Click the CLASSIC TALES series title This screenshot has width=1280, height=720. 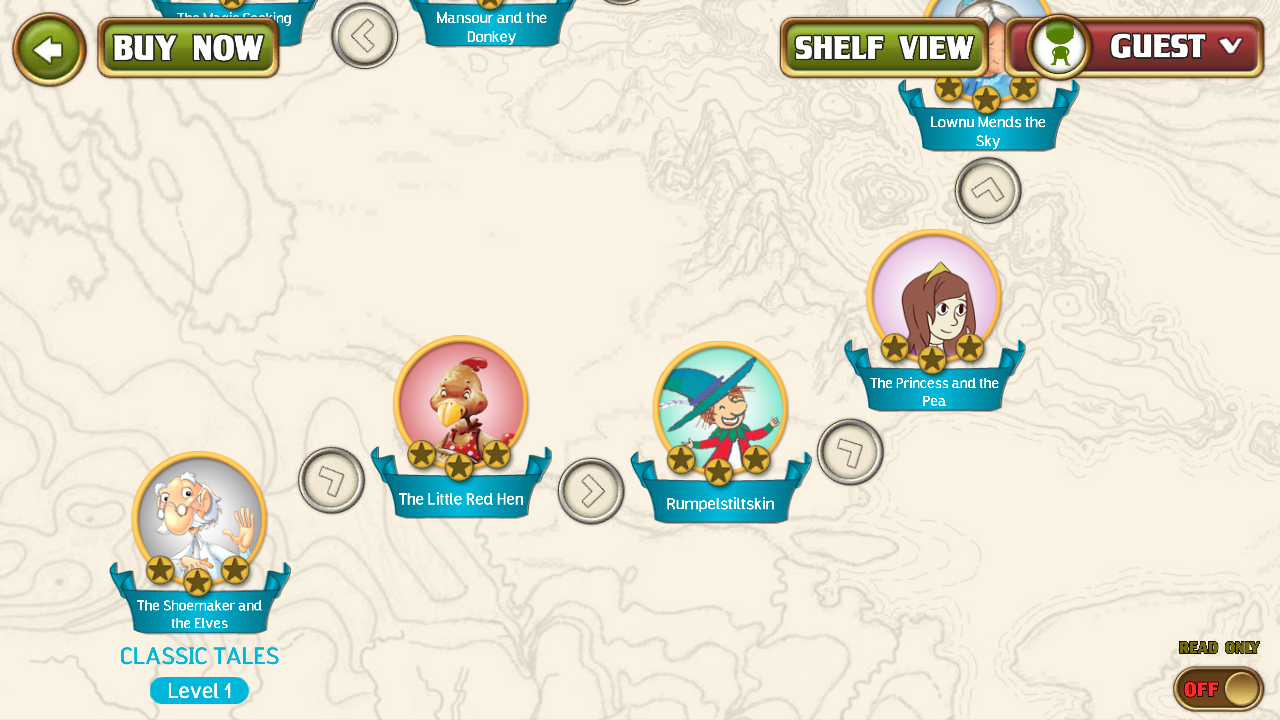199,656
